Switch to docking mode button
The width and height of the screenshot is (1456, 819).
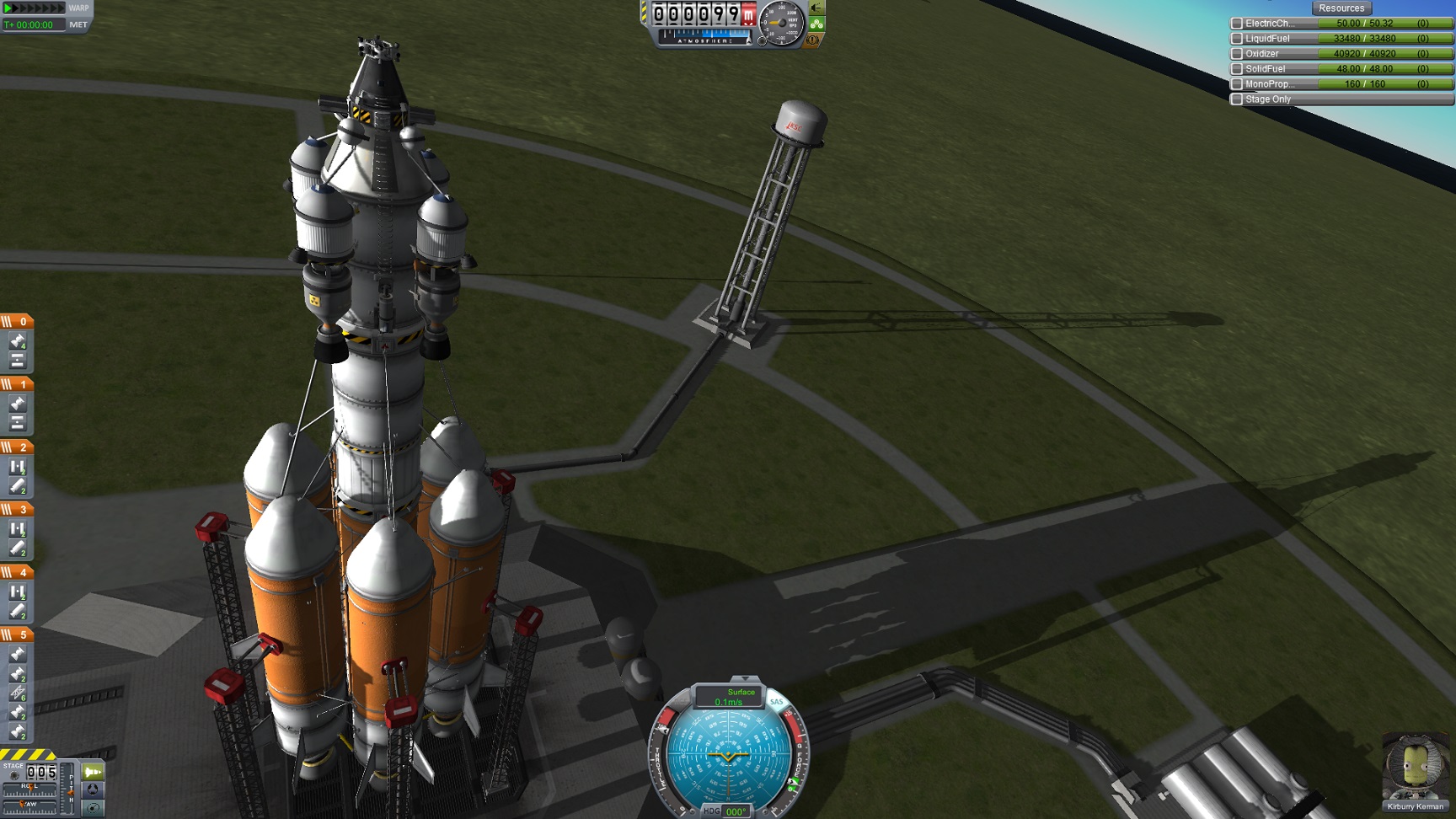[93, 790]
